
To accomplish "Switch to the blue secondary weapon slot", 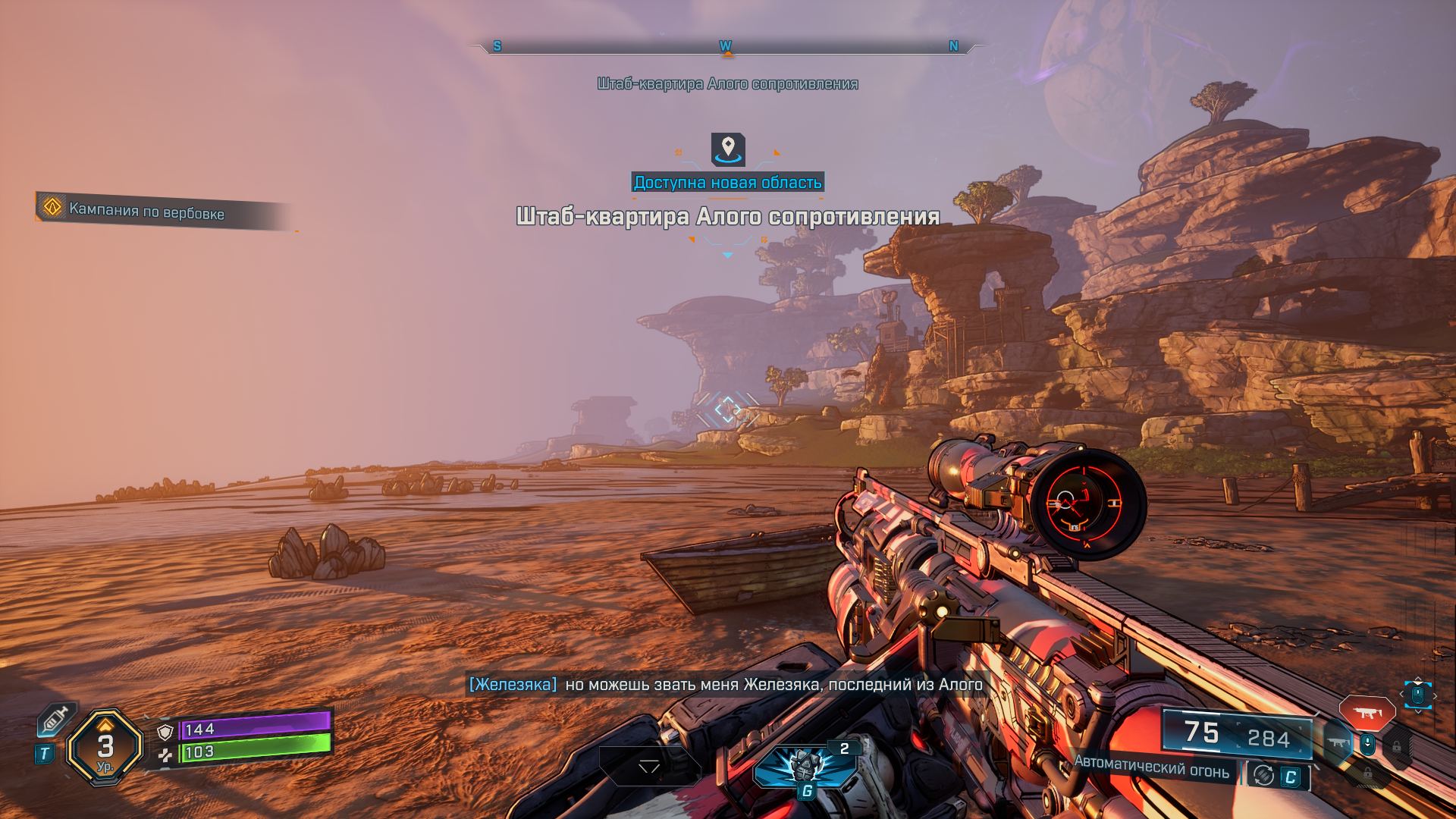I will pos(1338,743).
